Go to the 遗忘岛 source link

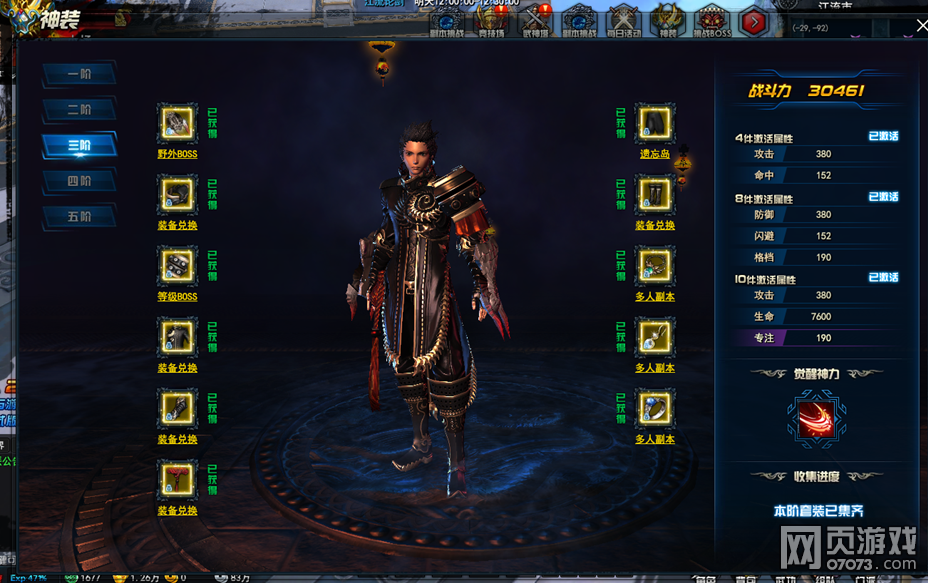pos(655,154)
